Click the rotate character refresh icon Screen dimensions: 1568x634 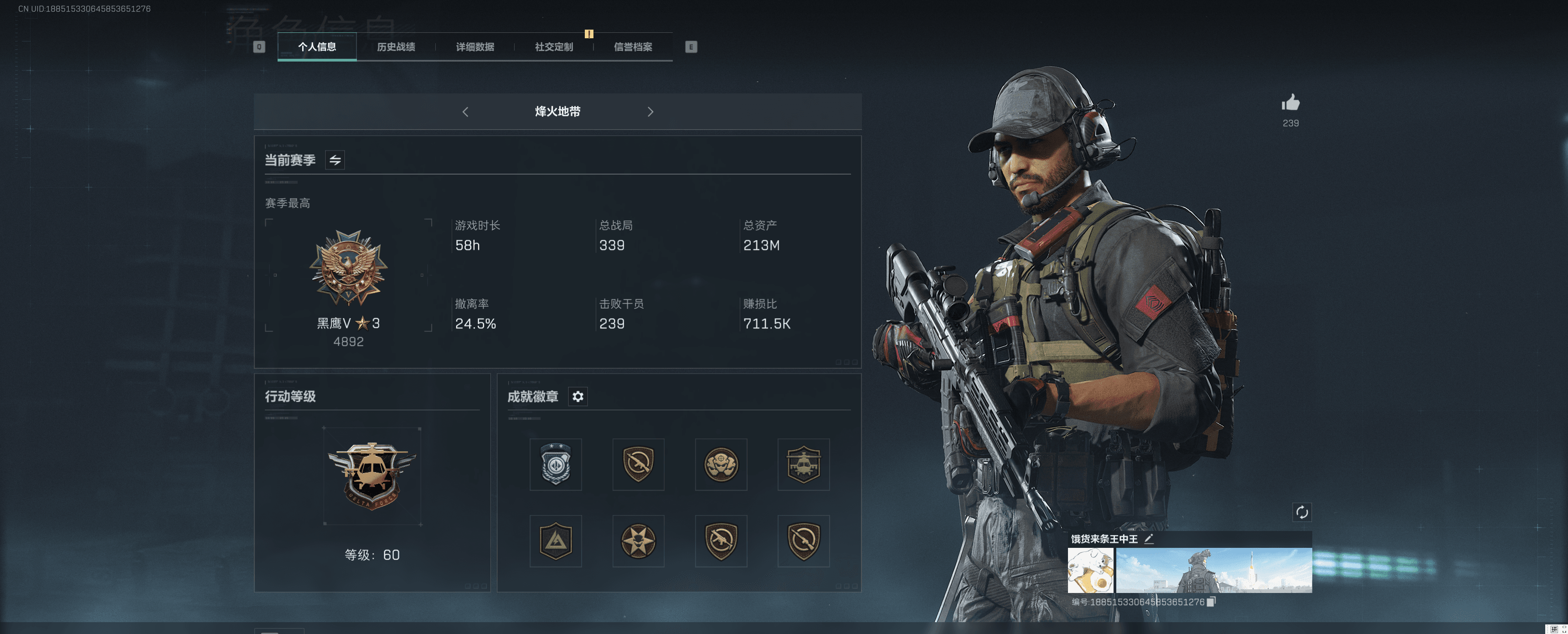[1301, 512]
